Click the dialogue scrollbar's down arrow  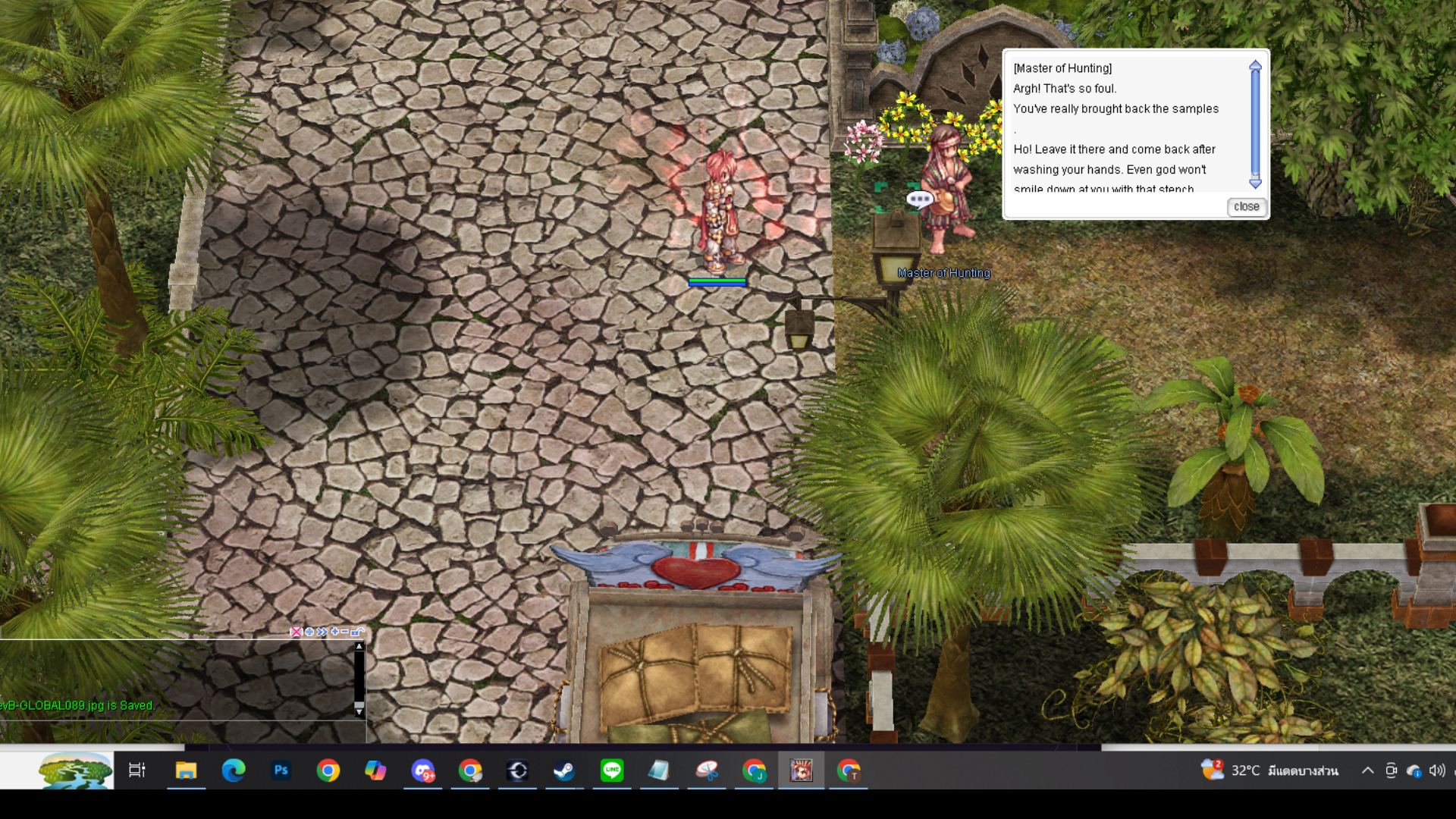[1255, 184]
